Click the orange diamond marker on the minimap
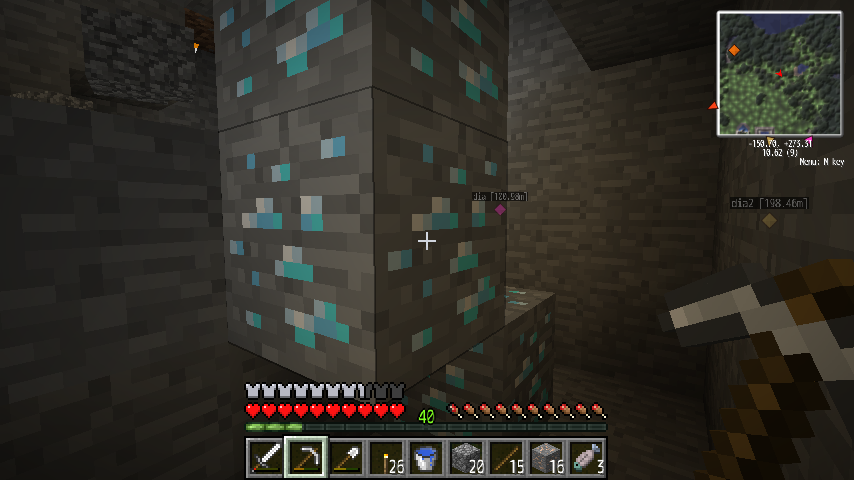The image size is (854, 480). (x=734, y=49)
